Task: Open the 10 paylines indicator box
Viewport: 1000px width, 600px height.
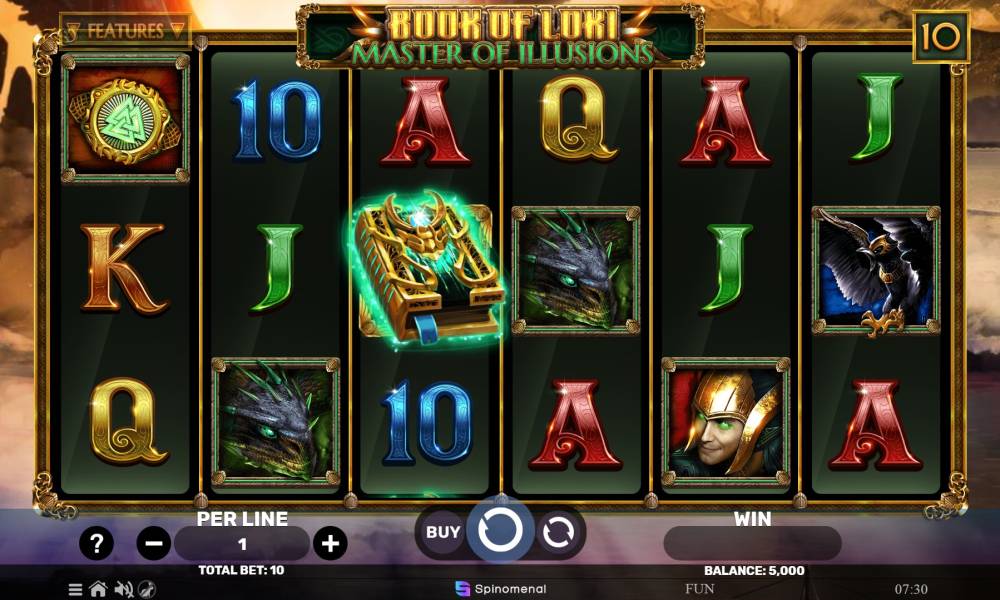Action: (941, 37)
